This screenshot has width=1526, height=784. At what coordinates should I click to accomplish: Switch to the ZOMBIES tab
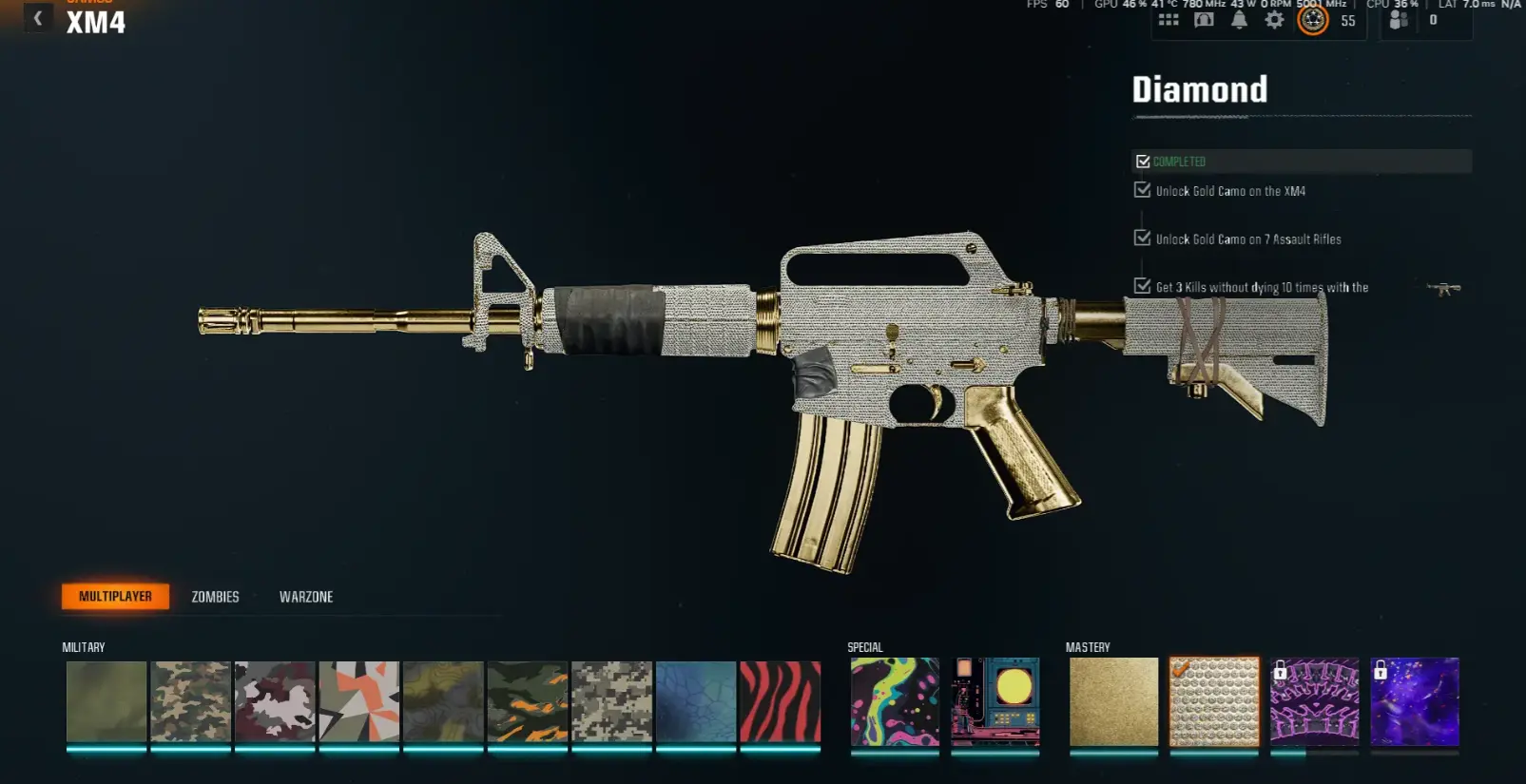tap(213, 597)
